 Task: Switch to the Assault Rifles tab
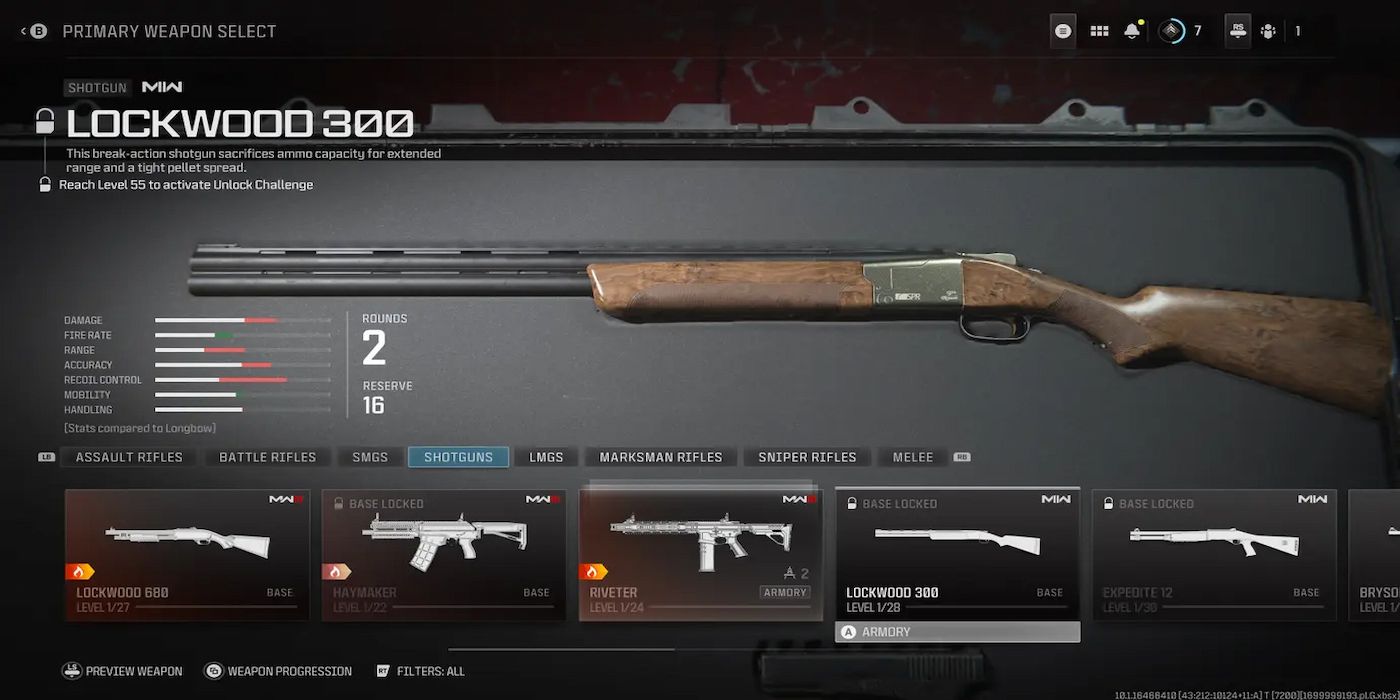point(129,457)
